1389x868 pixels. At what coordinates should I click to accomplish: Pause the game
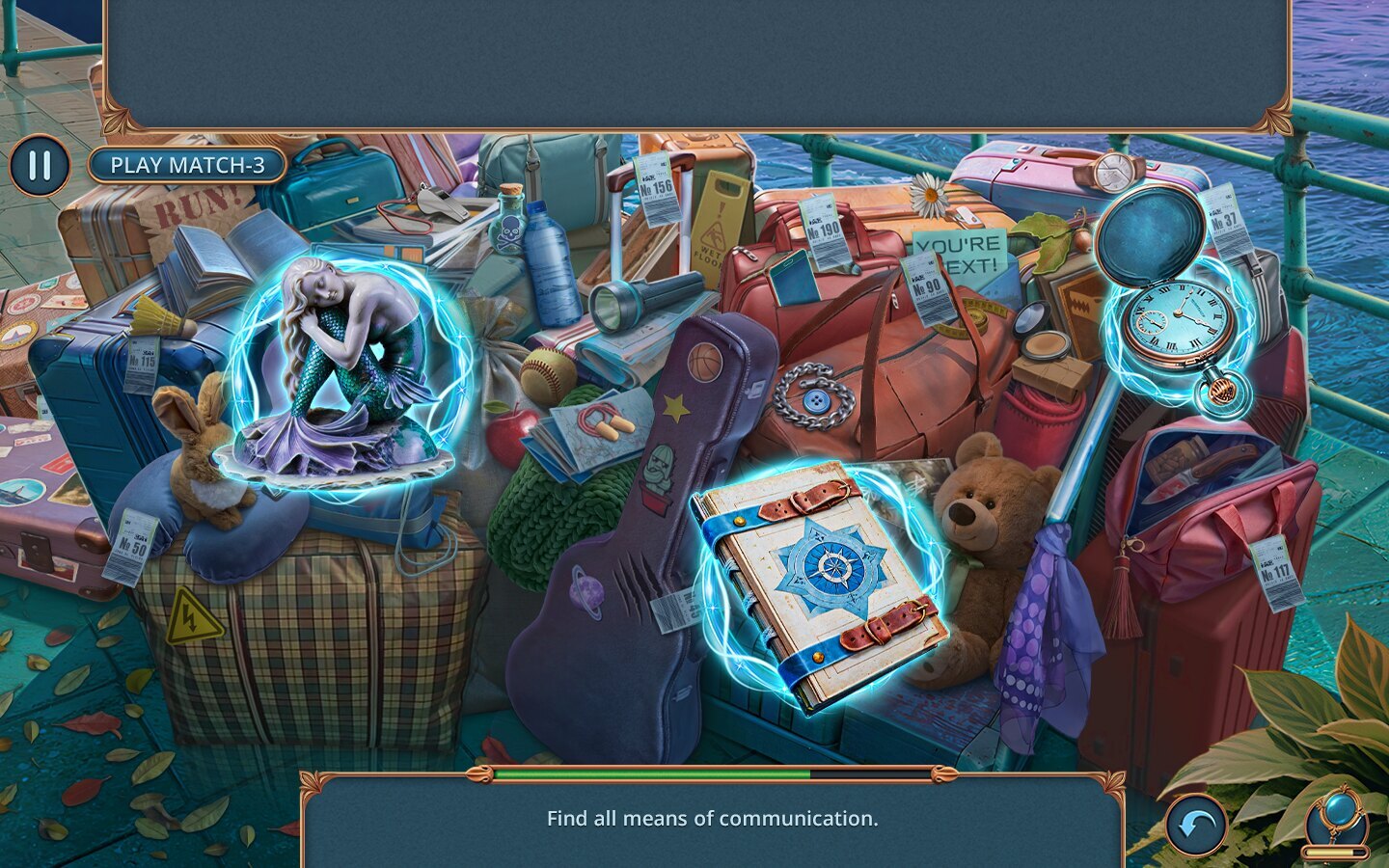pyautogui.click(x=40, y=166)
